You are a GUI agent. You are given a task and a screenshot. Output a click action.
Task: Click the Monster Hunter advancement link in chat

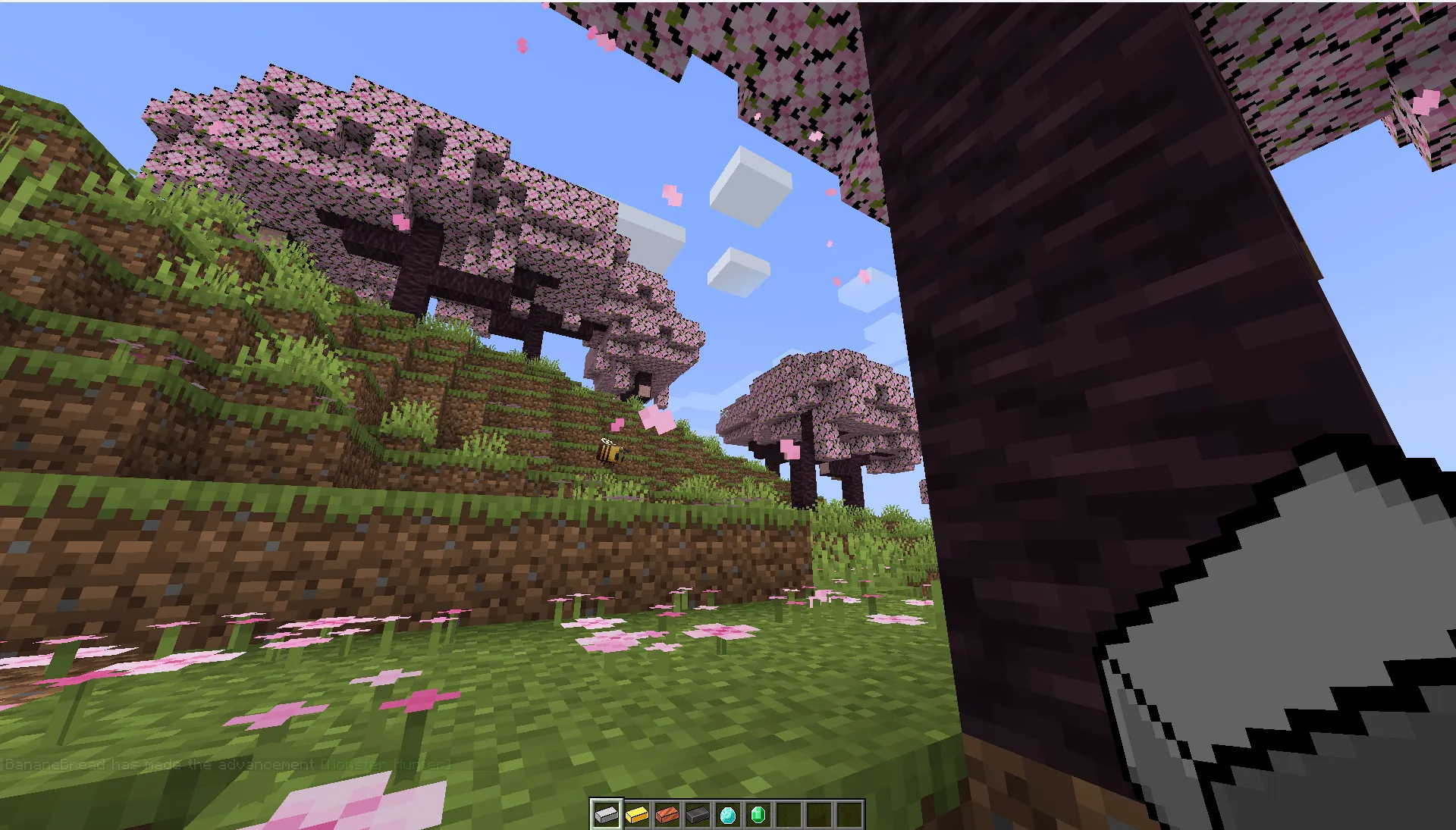pos(387,765)
